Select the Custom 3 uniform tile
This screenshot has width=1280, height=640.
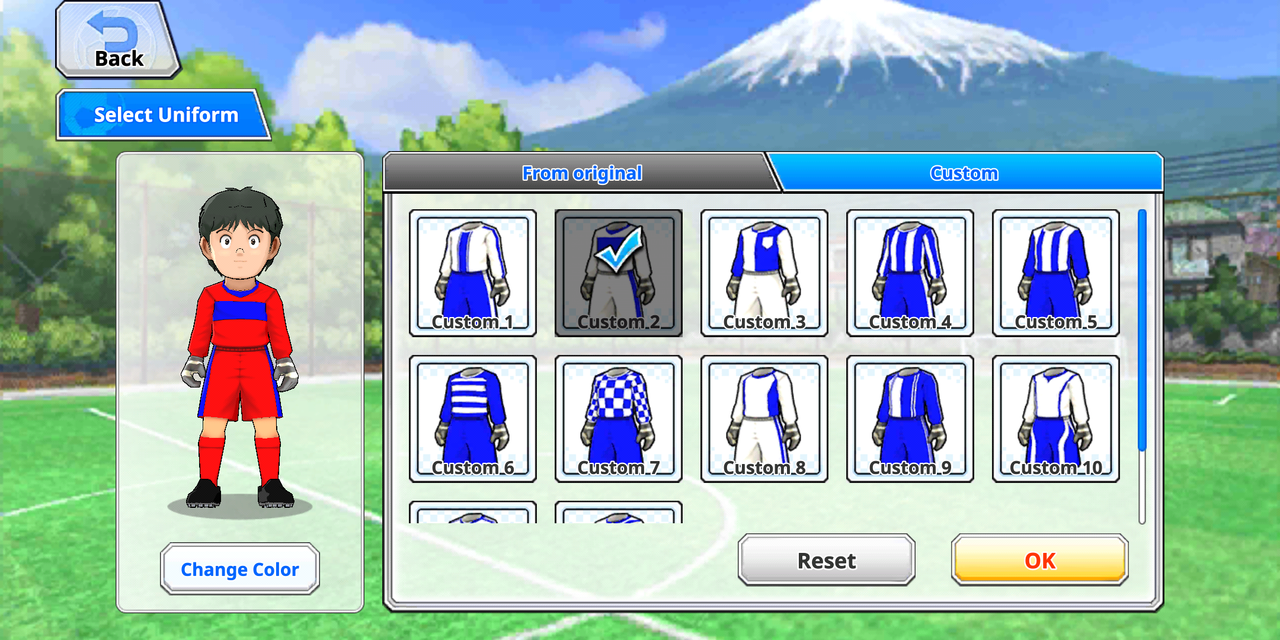[764, 272]
